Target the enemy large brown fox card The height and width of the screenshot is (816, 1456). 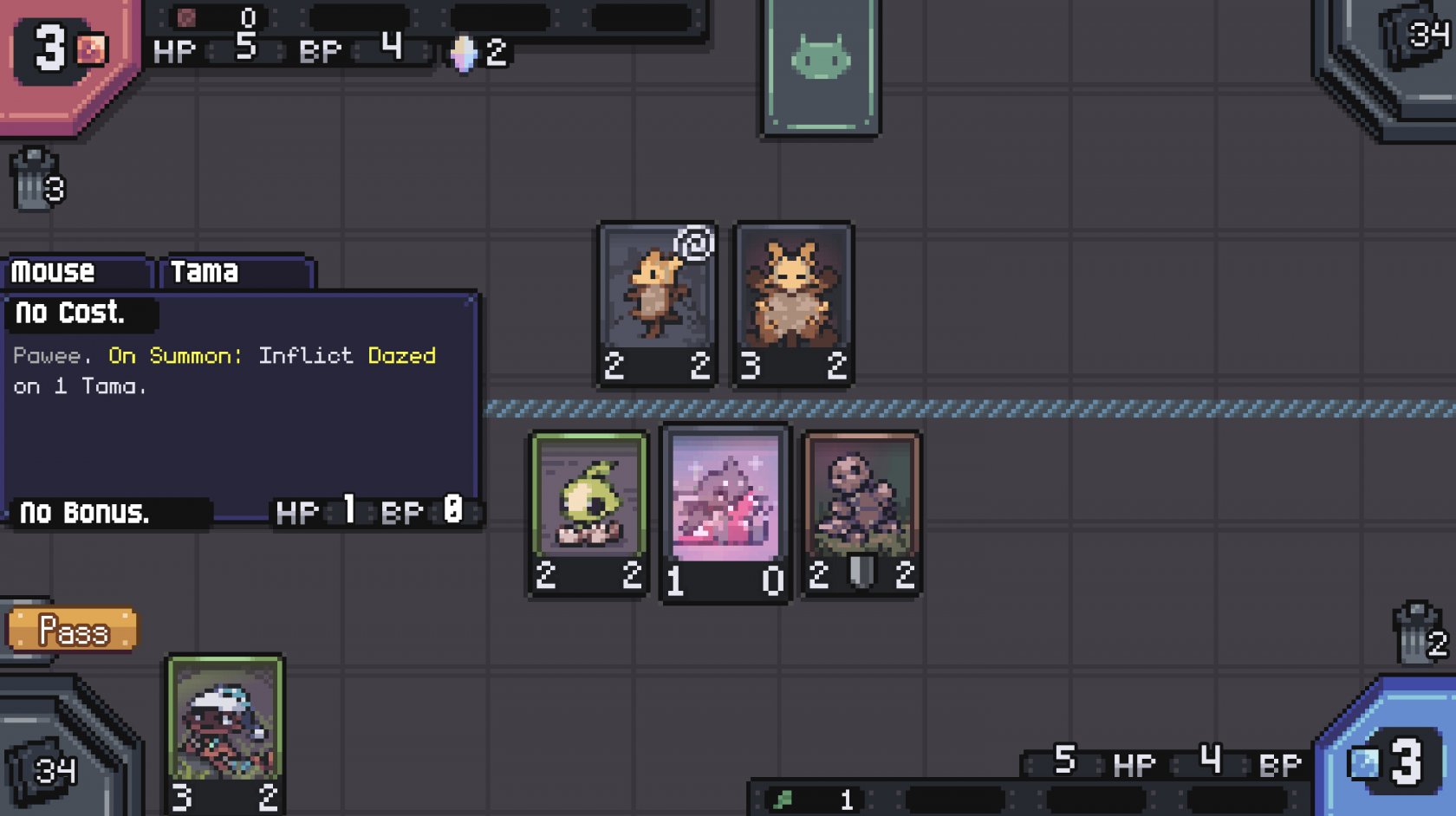793,303
